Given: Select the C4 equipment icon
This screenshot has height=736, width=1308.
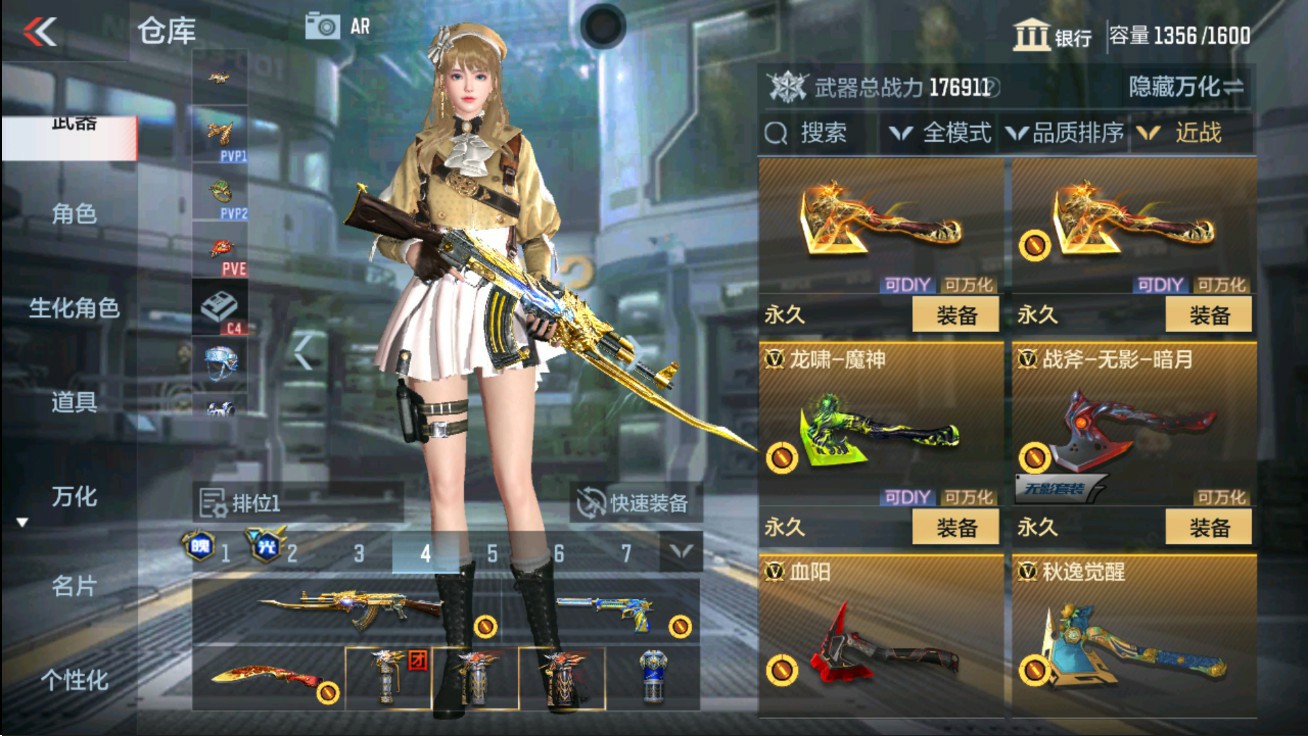Looking at the screenshot, I should 222,305.
